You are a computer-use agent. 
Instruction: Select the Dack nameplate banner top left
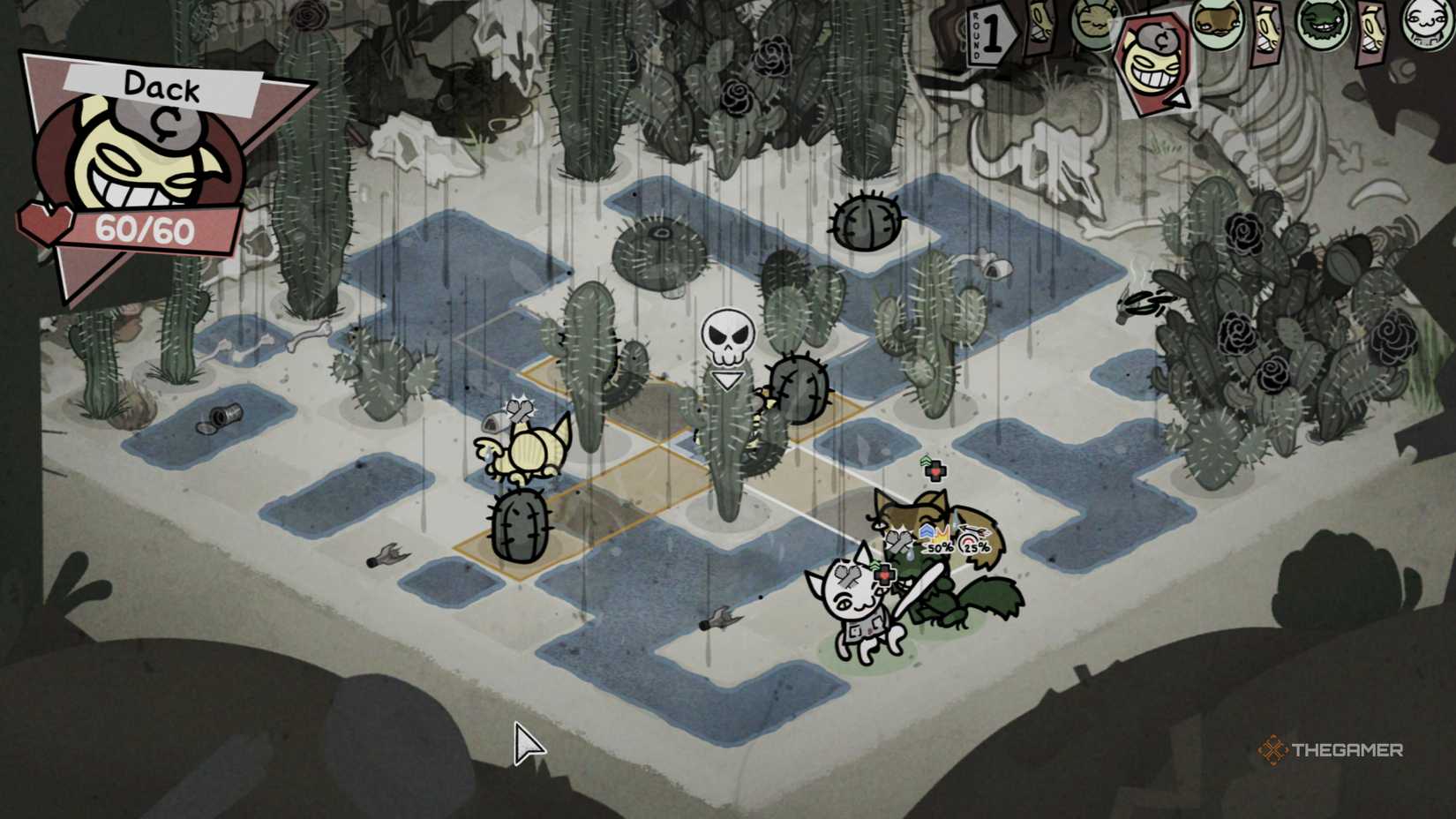pyautogui.click(x=161, y=87)
